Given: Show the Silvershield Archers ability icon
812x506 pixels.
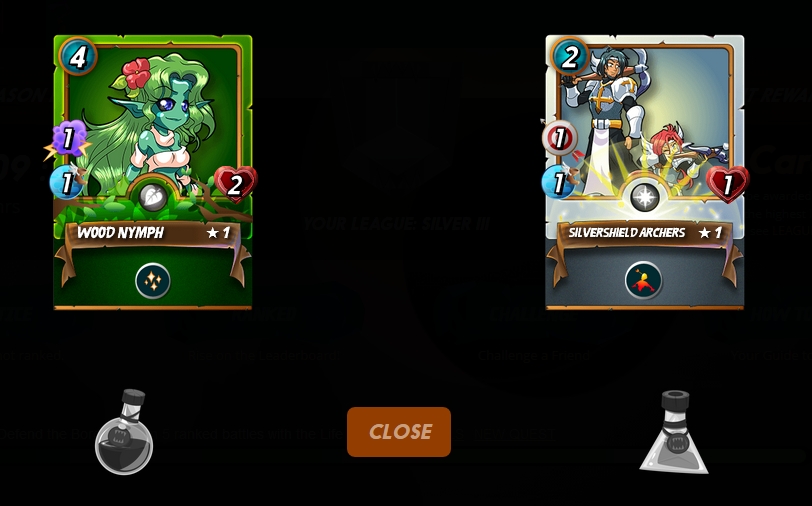Looking at the screenshot, I should 644,281.
